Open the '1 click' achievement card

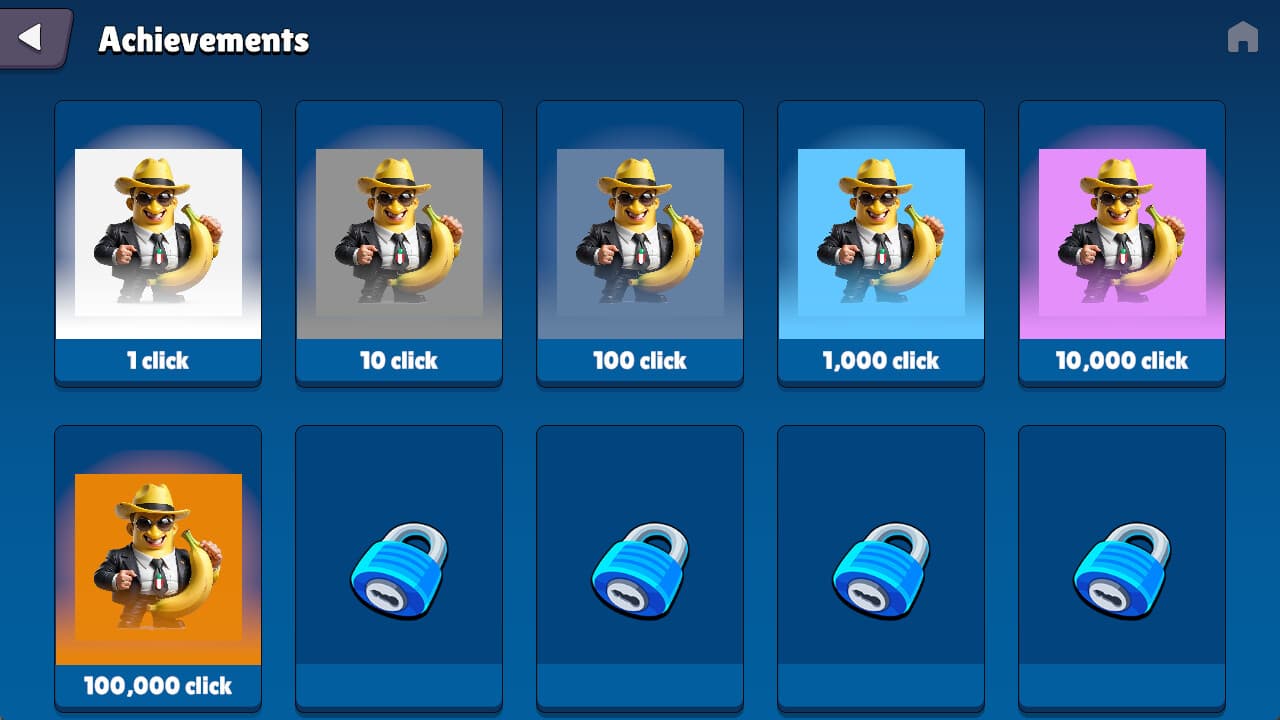(x=158, y=240)
